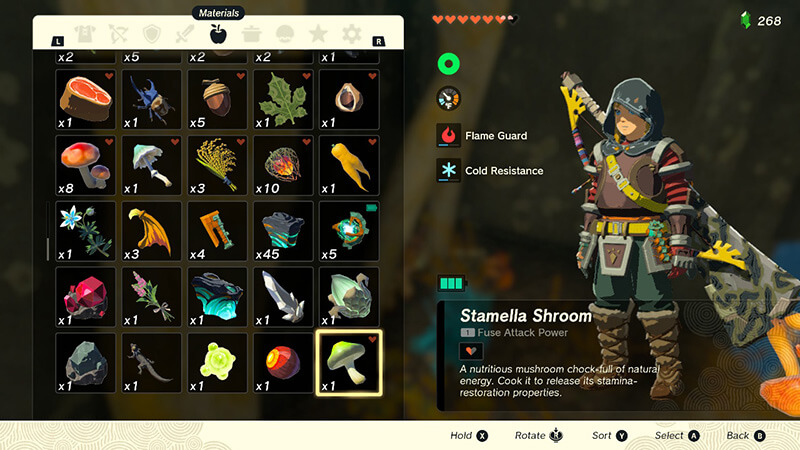Select the white-blue flower material
Viewport: 800px width, 450px height.
87,230
